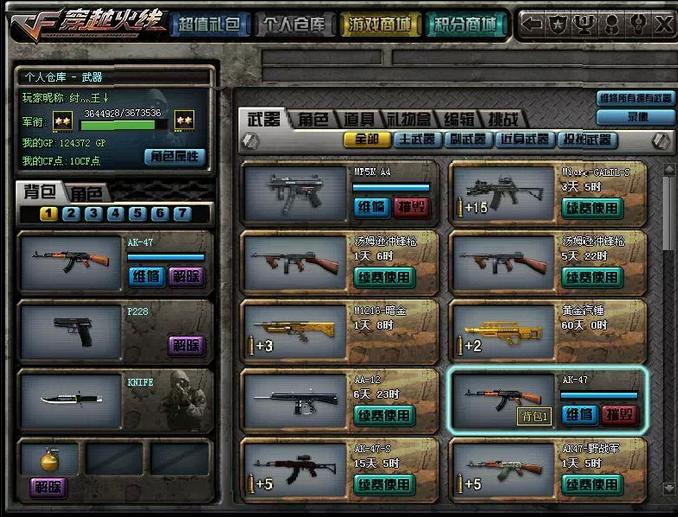678x517 pixels.
Task: Filter by 主武器 primary weapons
Action: (x=416, y=140)
